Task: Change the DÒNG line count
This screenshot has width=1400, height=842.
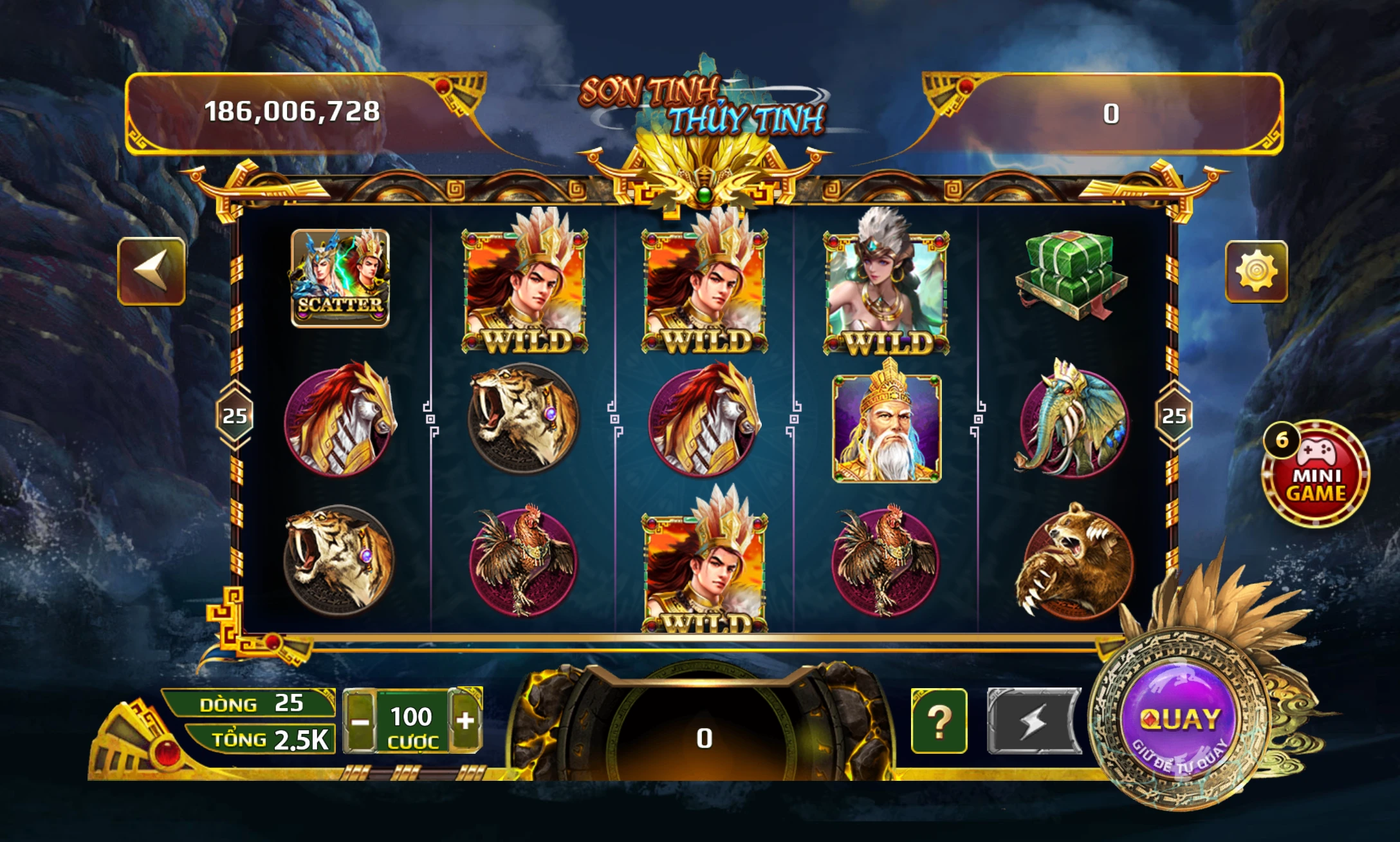Action: click(x=251, y=703)
